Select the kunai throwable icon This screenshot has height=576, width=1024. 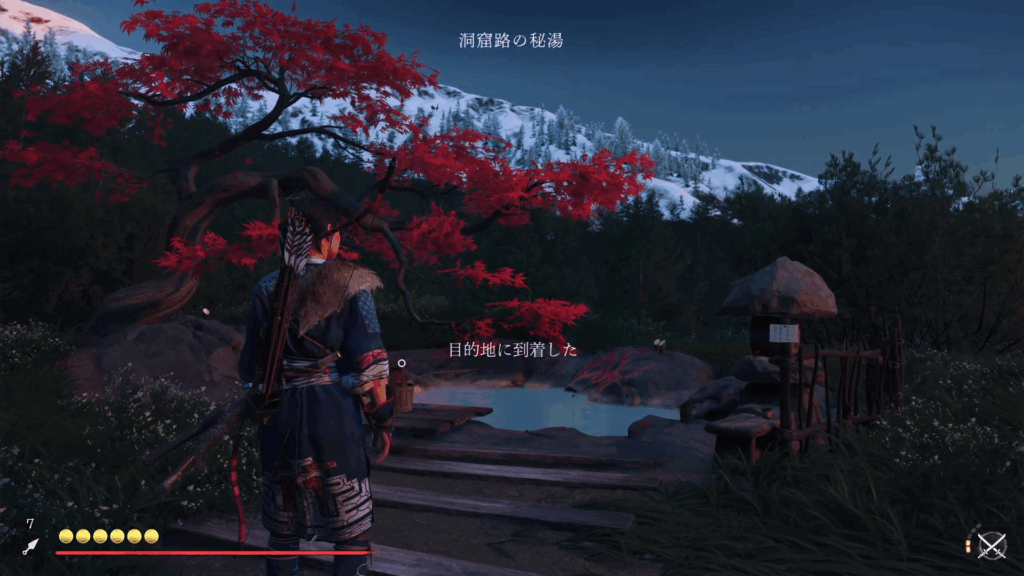point(31,546)
